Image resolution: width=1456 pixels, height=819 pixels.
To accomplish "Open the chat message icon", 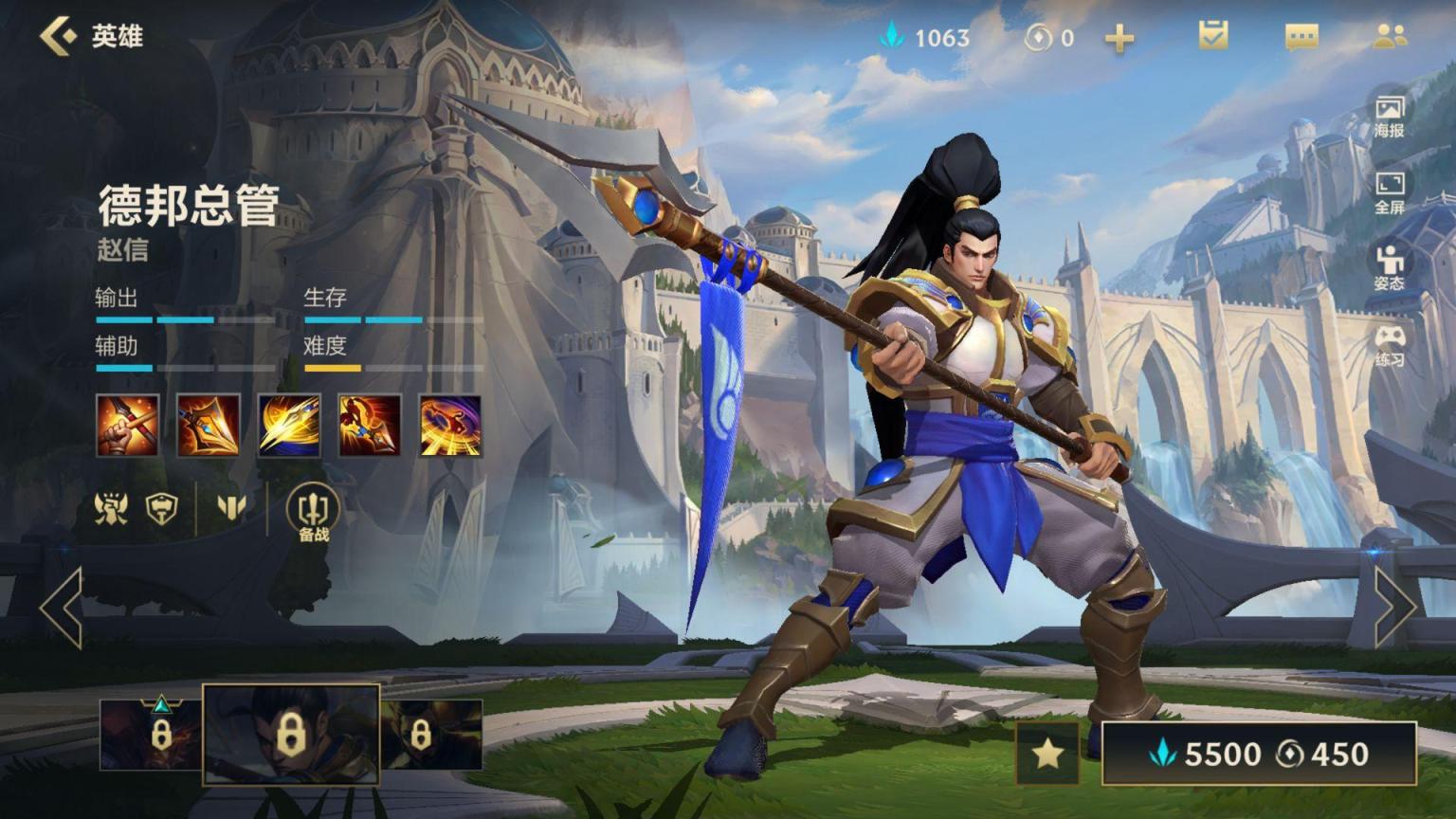I will pos(1301,37).
